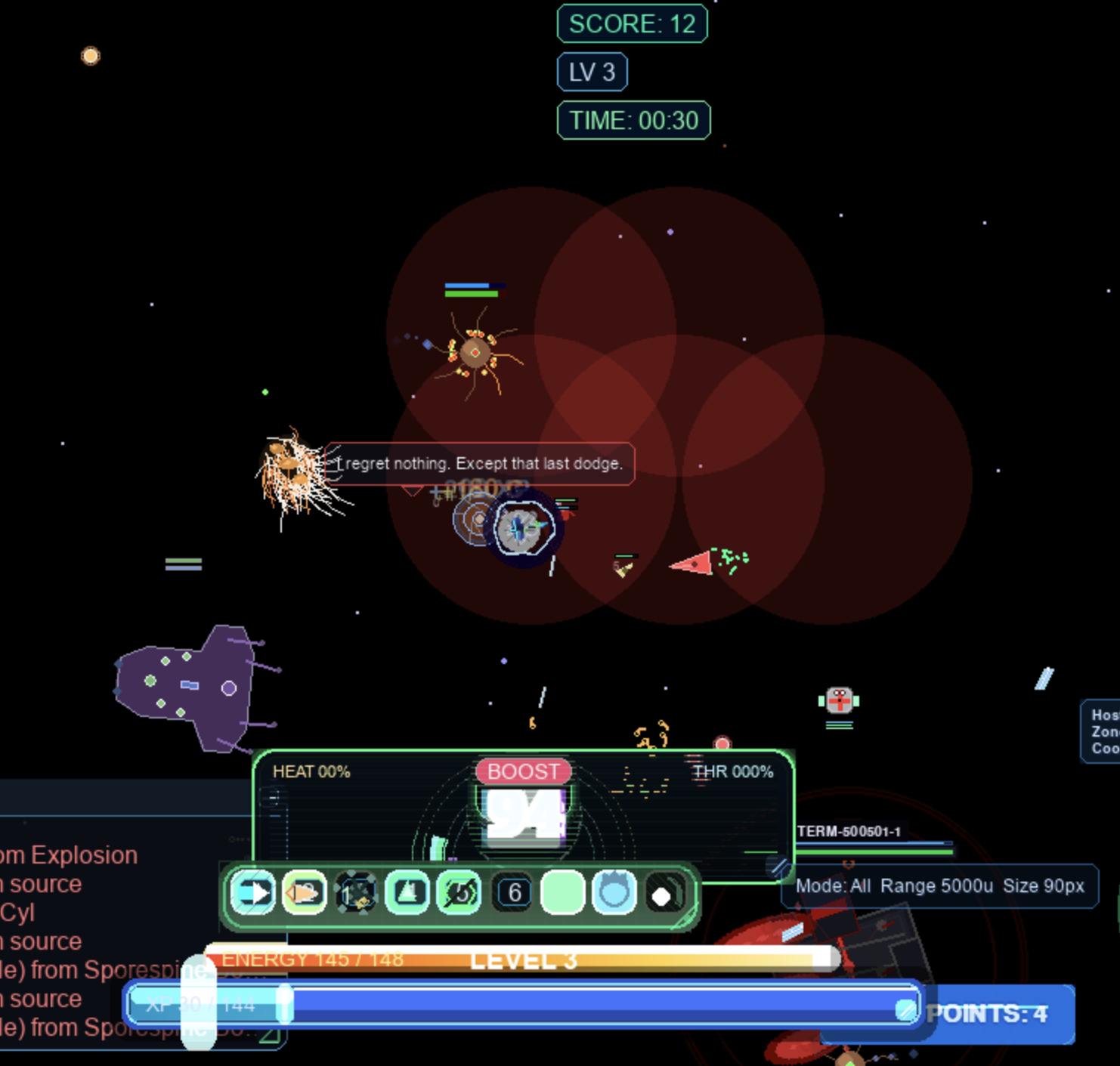The image size is (1120, 1066).
Task: Select the white octagon hotbar slot
Action: click(664, 895)
